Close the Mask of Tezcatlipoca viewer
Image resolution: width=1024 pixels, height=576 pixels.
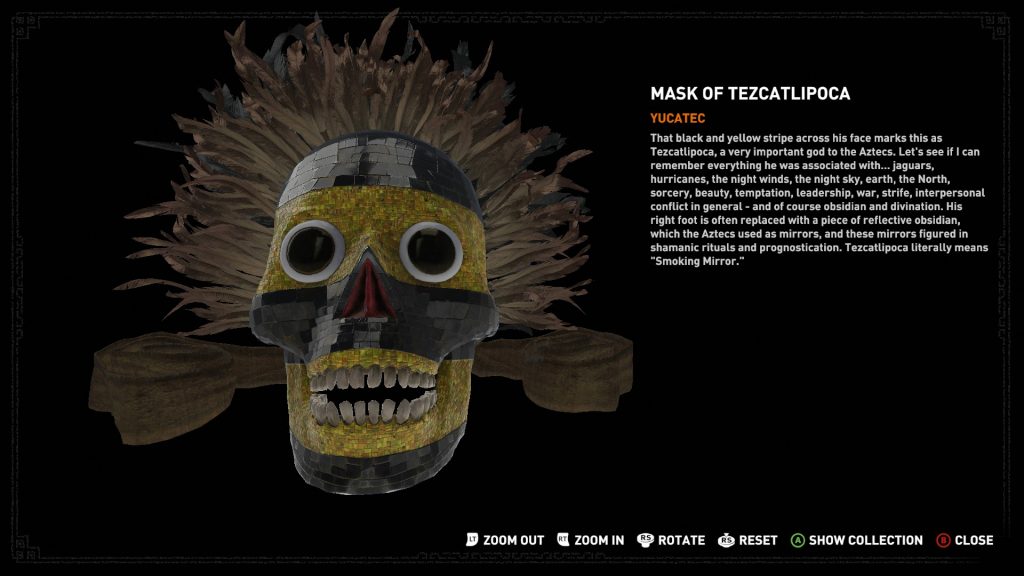(965, 540)
